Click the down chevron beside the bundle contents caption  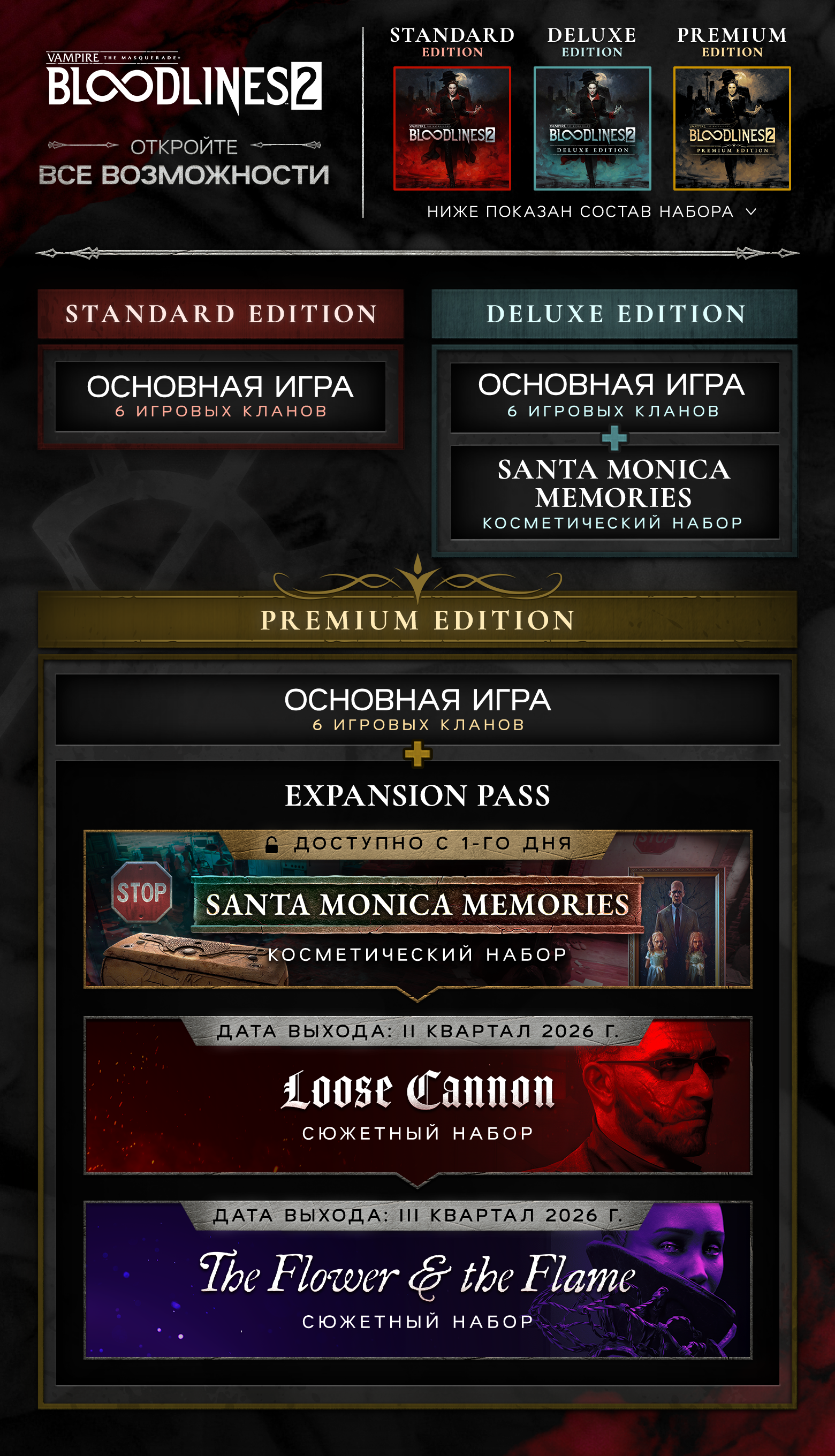pyautogui.click(x=750, y=211)
